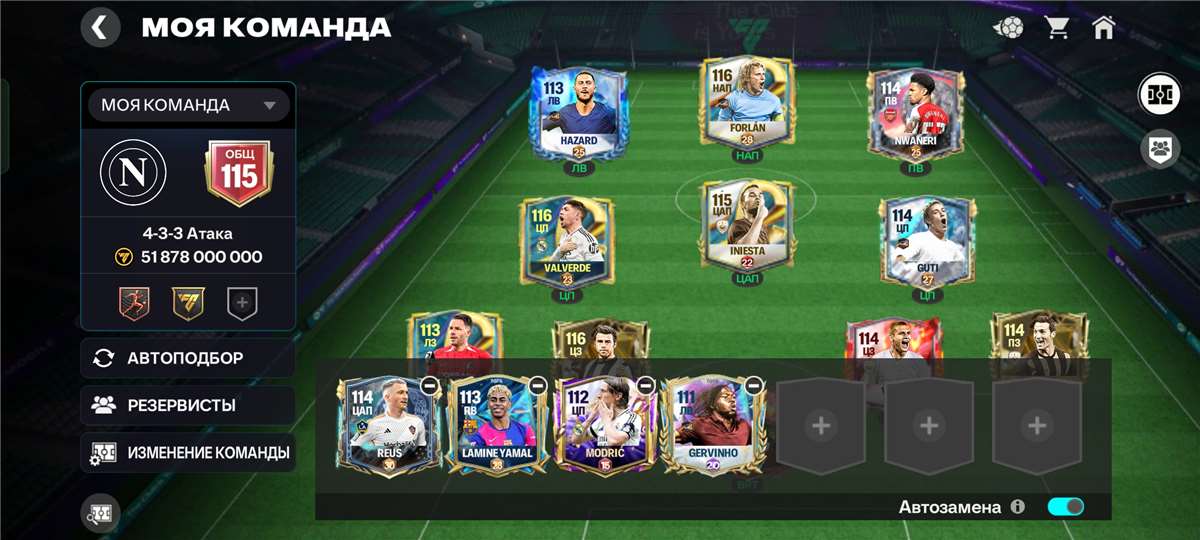Image resolution: width=1200 pixels, height=540 pixels.
Task: Pick the Iniesta player card
Action: pyautogui.click(x=746, y=227)
